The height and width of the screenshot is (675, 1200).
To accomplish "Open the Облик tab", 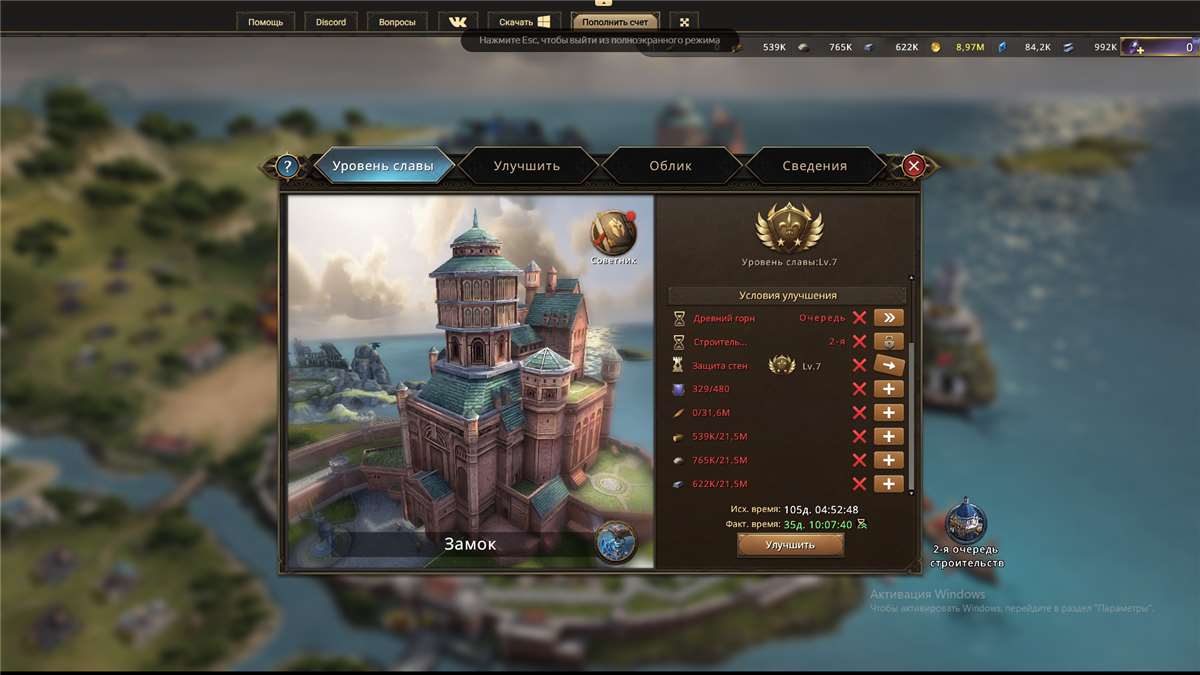I will pyautogui.click(x=670, y=166).
